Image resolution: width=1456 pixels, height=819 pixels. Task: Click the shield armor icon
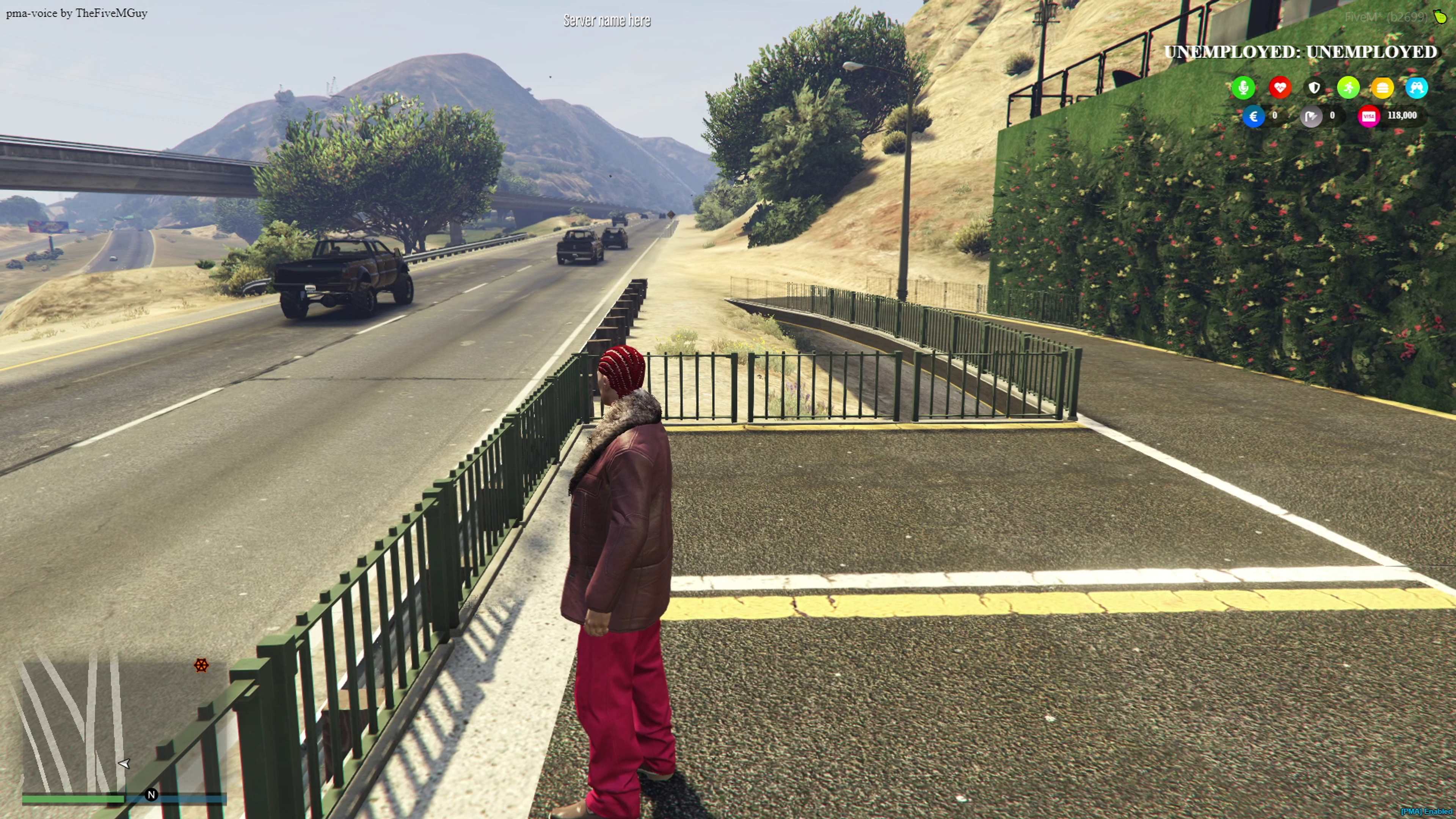[1314, 88]
